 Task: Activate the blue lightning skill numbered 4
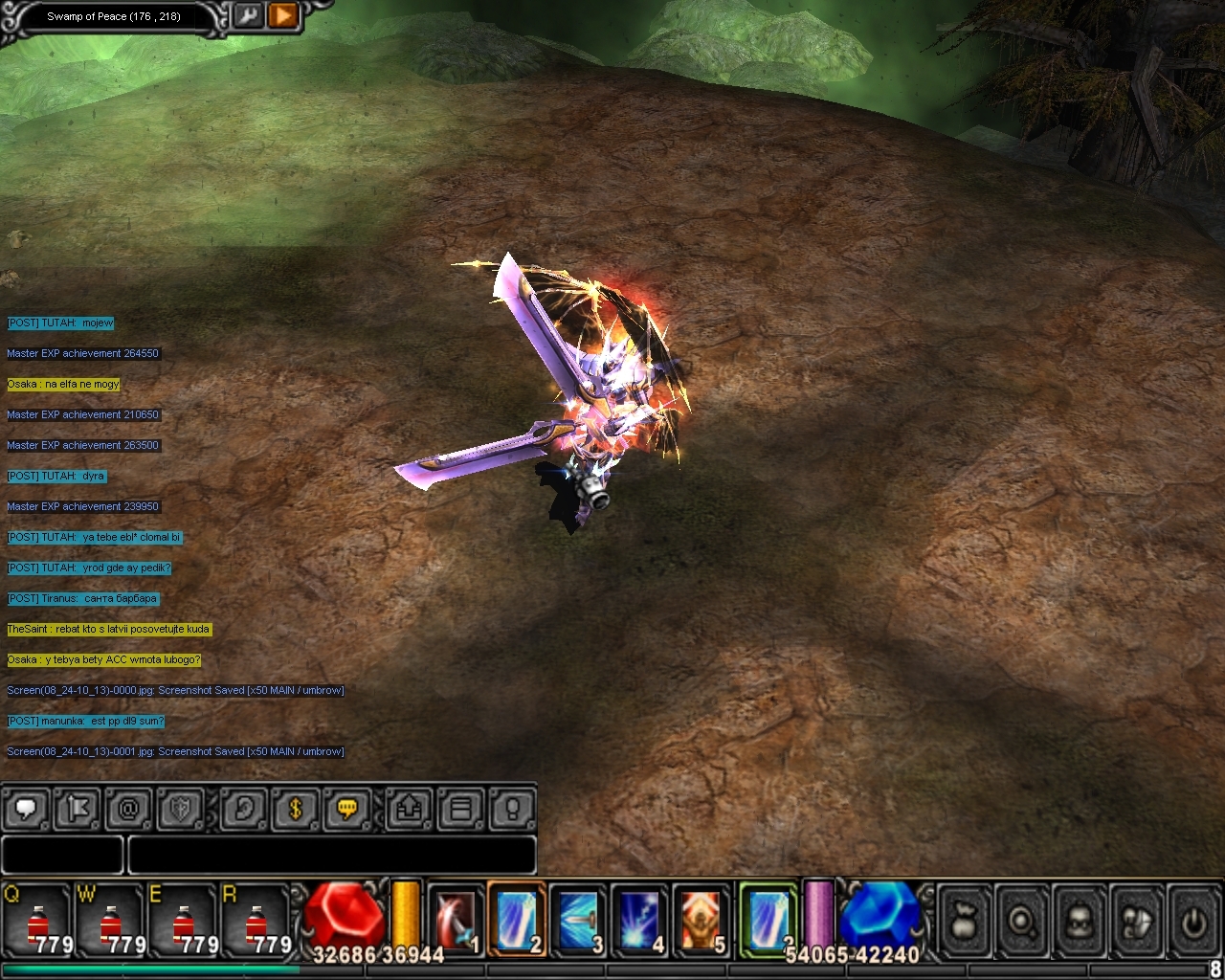click(x=639, y=921)
